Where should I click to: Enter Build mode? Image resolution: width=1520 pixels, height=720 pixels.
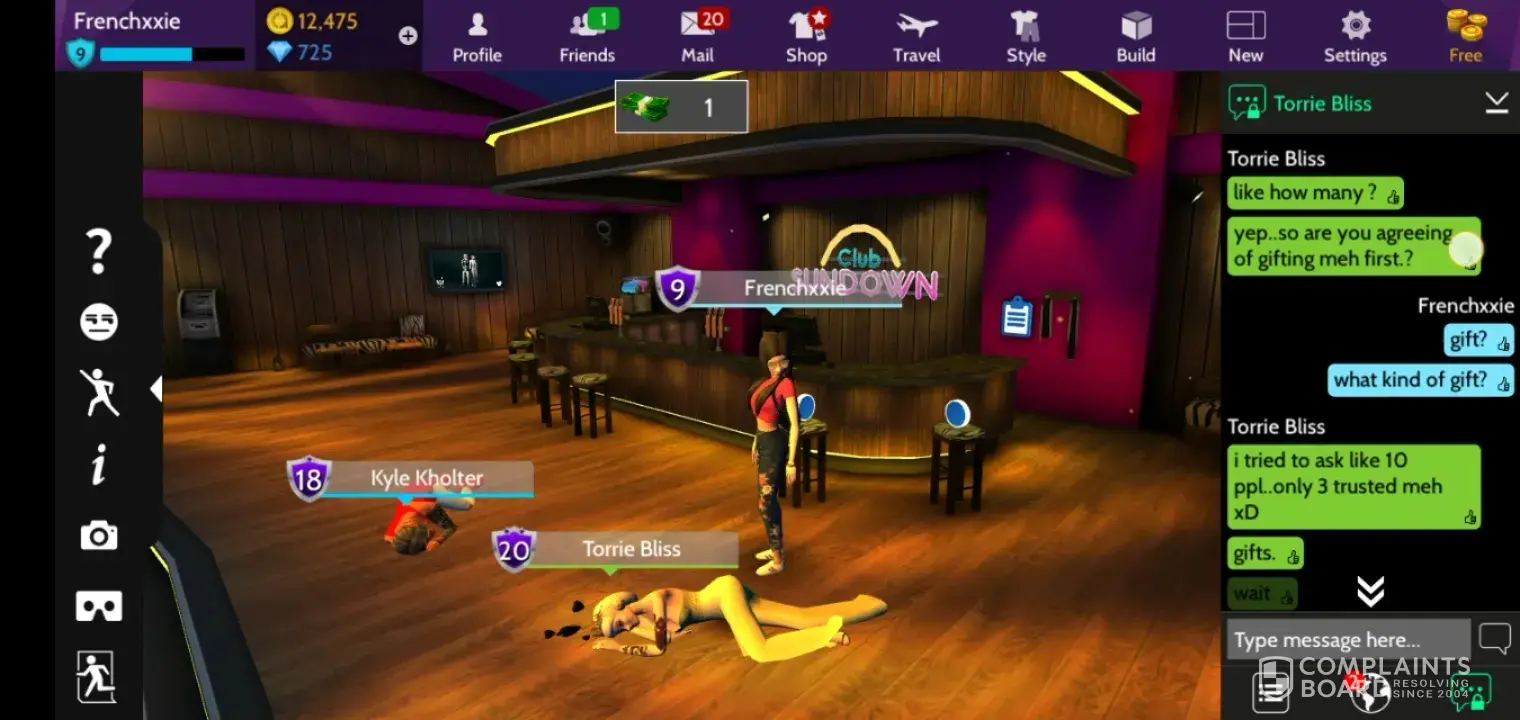(1136, 36)
